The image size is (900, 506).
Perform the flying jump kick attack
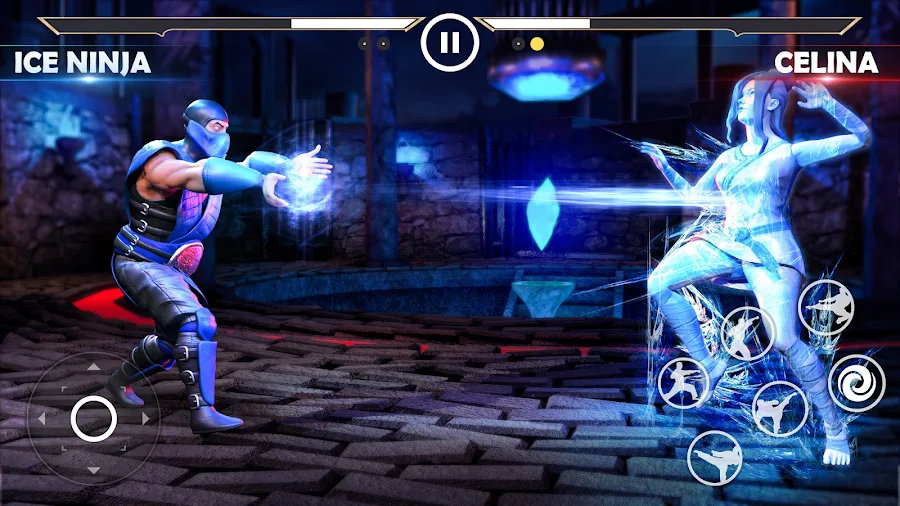[827, 307]
